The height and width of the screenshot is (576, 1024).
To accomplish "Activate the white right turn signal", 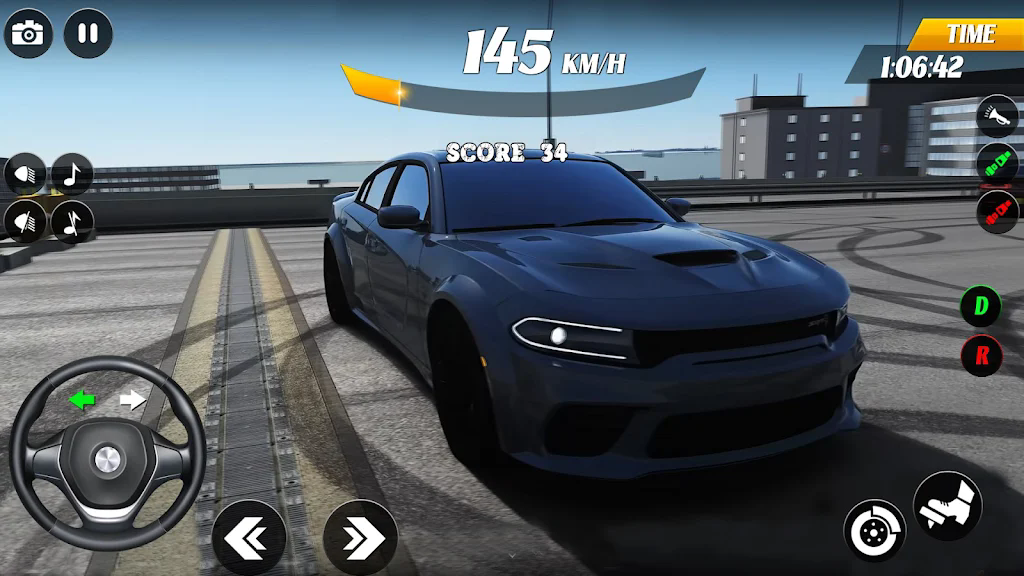I will click(132, 401).
